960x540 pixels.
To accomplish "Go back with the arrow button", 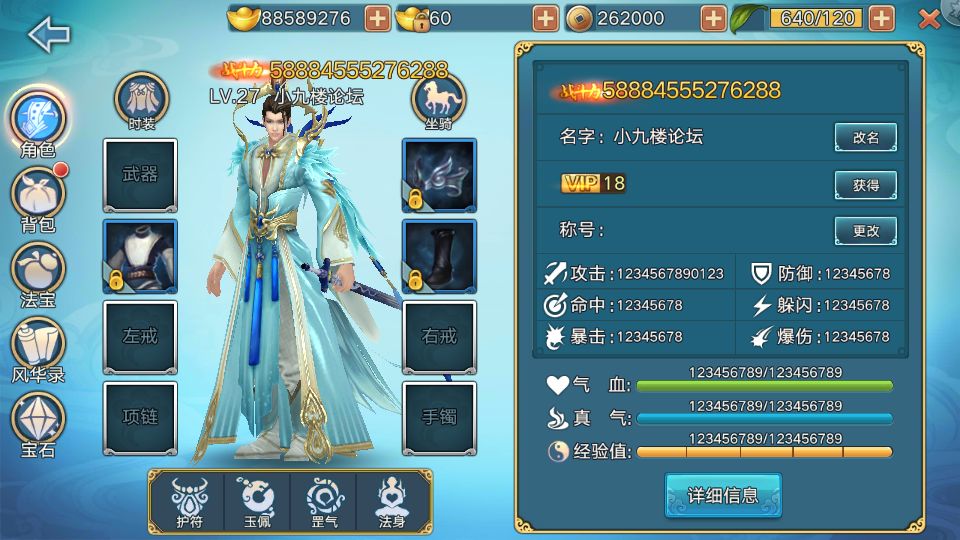I will (x=49, y=35).
